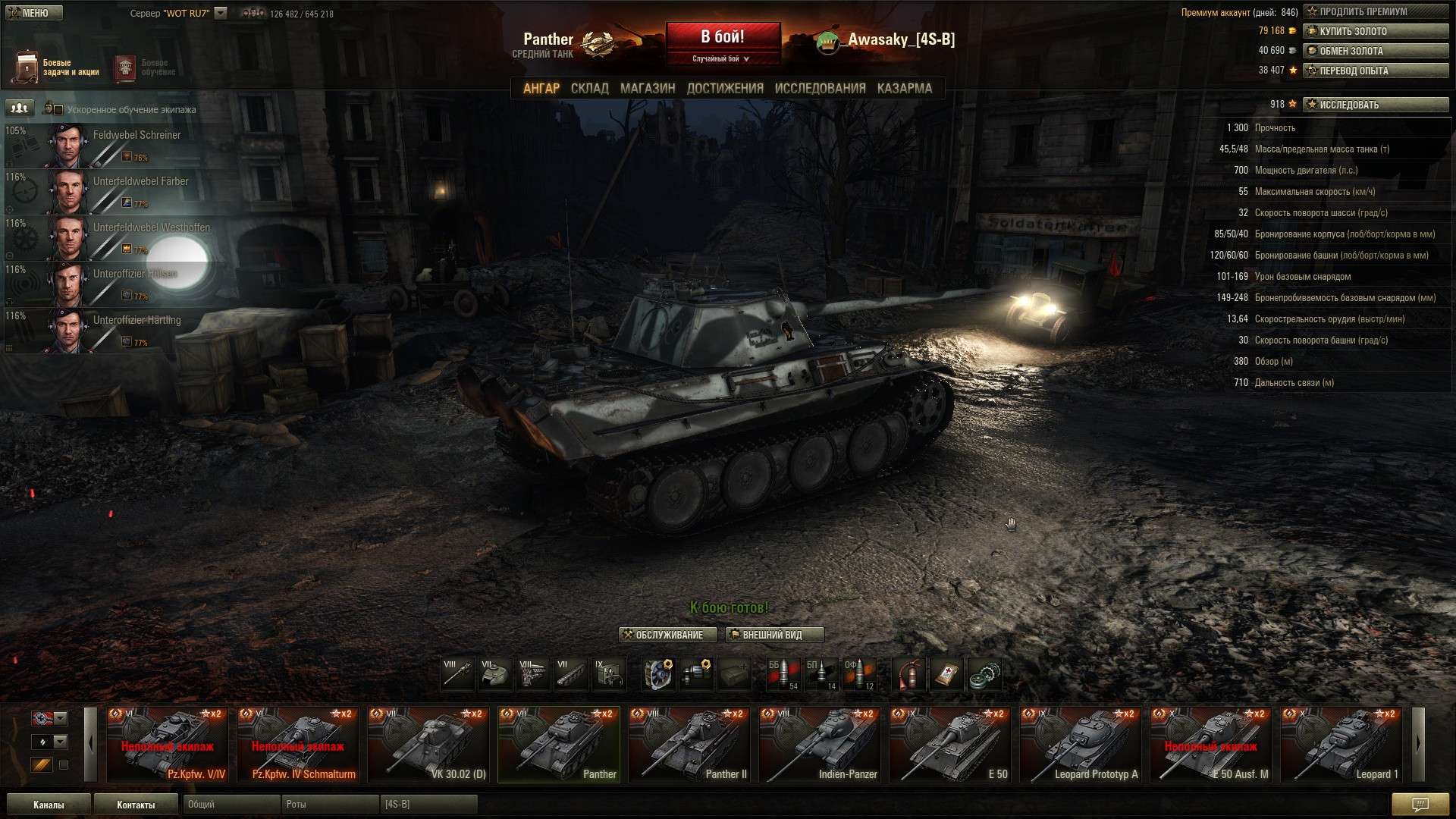The height and width of the screenshot is (819, 1456).
Task: Open the Контакты contacts list
Action: pos(136,805)
